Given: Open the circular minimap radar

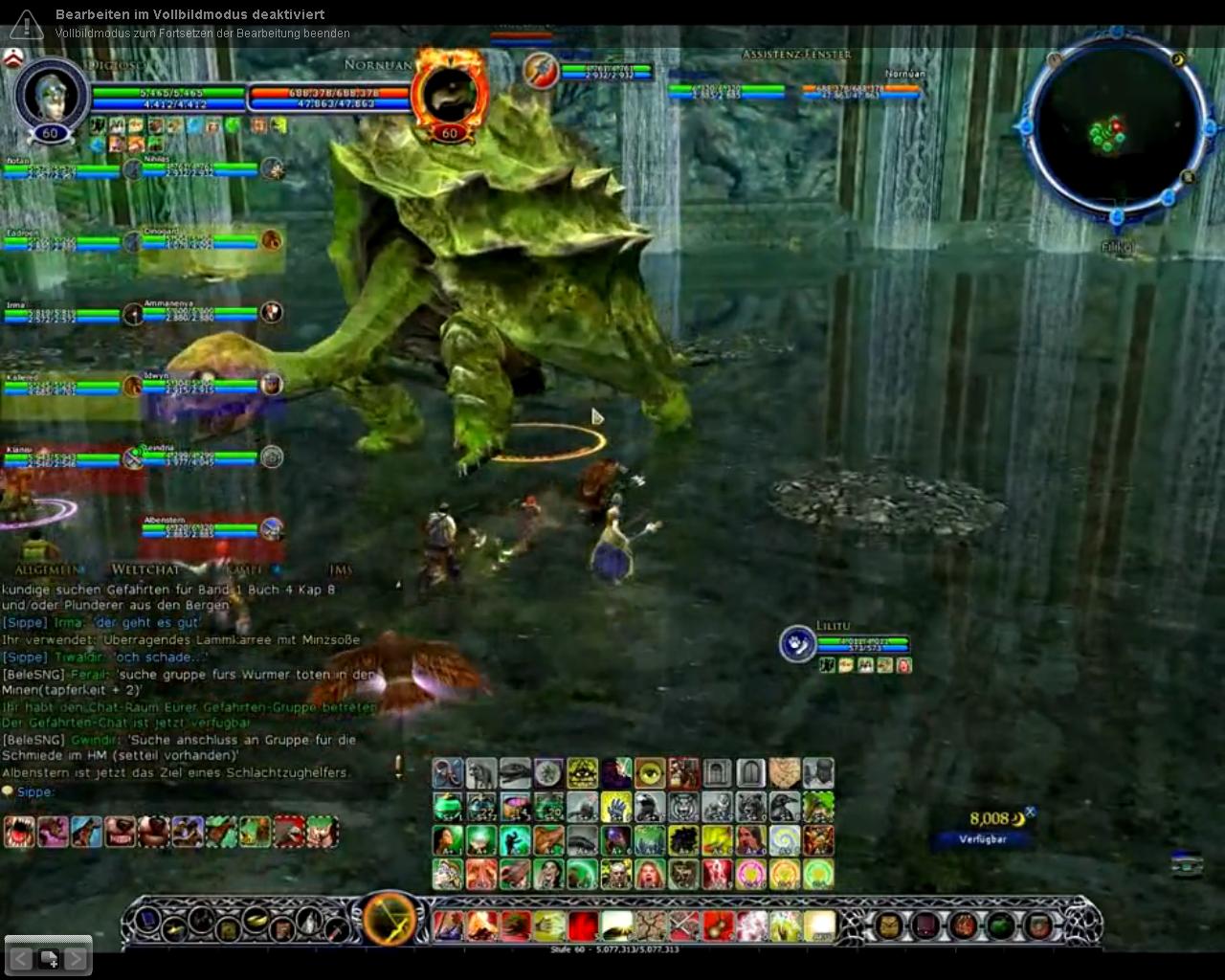Looking at the screenshot, I should coord(1114,128).
